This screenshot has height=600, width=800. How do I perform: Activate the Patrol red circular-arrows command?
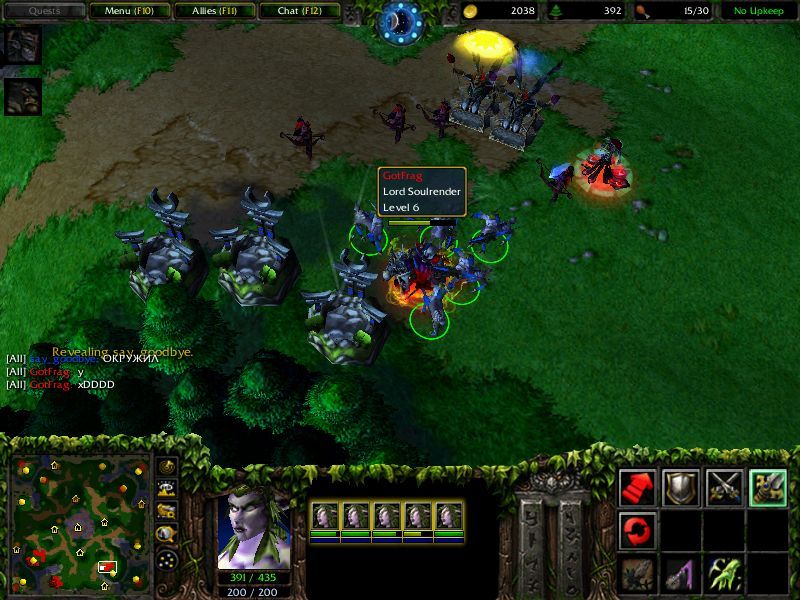637,530
